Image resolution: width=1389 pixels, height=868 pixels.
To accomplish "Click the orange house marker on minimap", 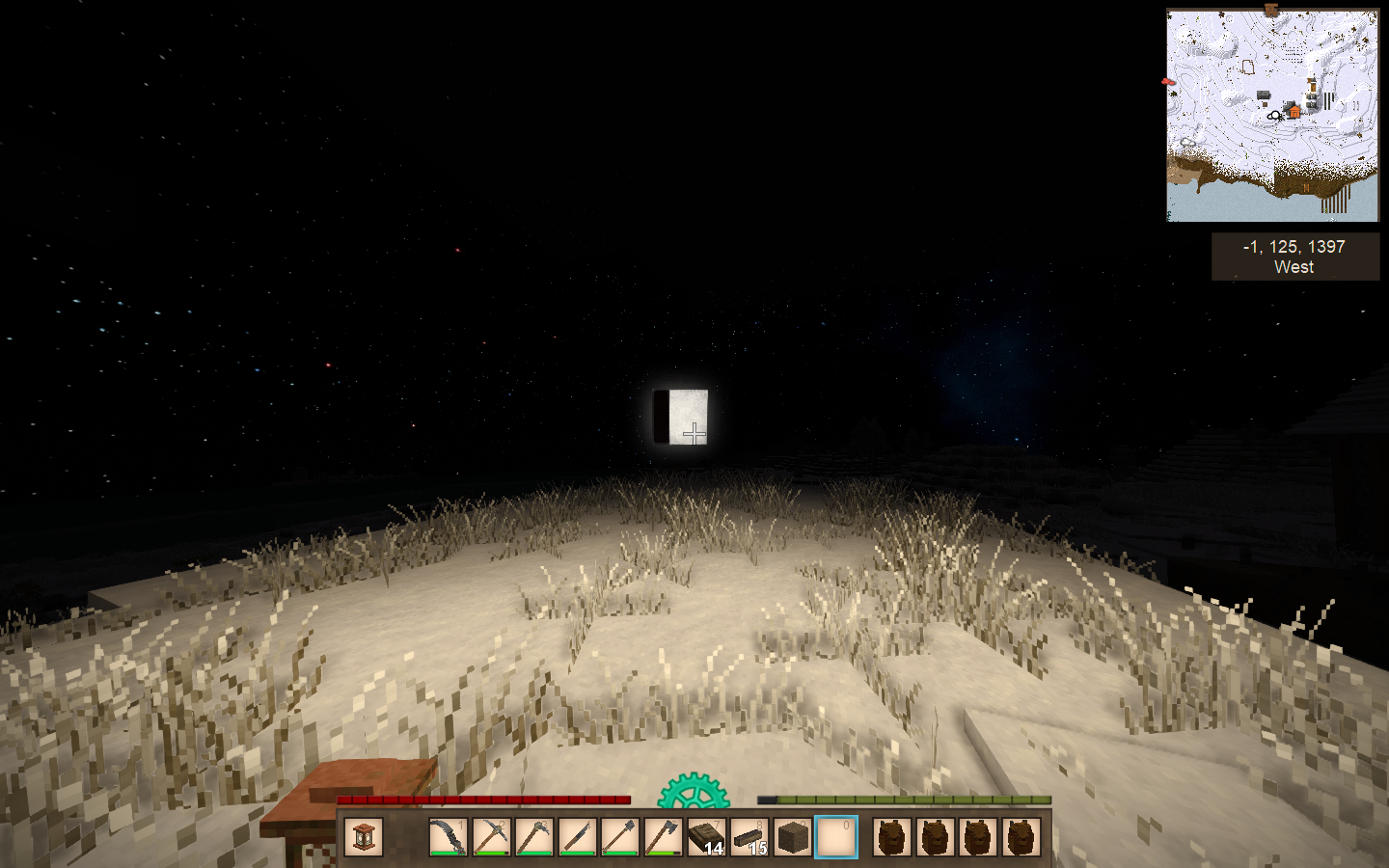I will (x=1294, y=112).
